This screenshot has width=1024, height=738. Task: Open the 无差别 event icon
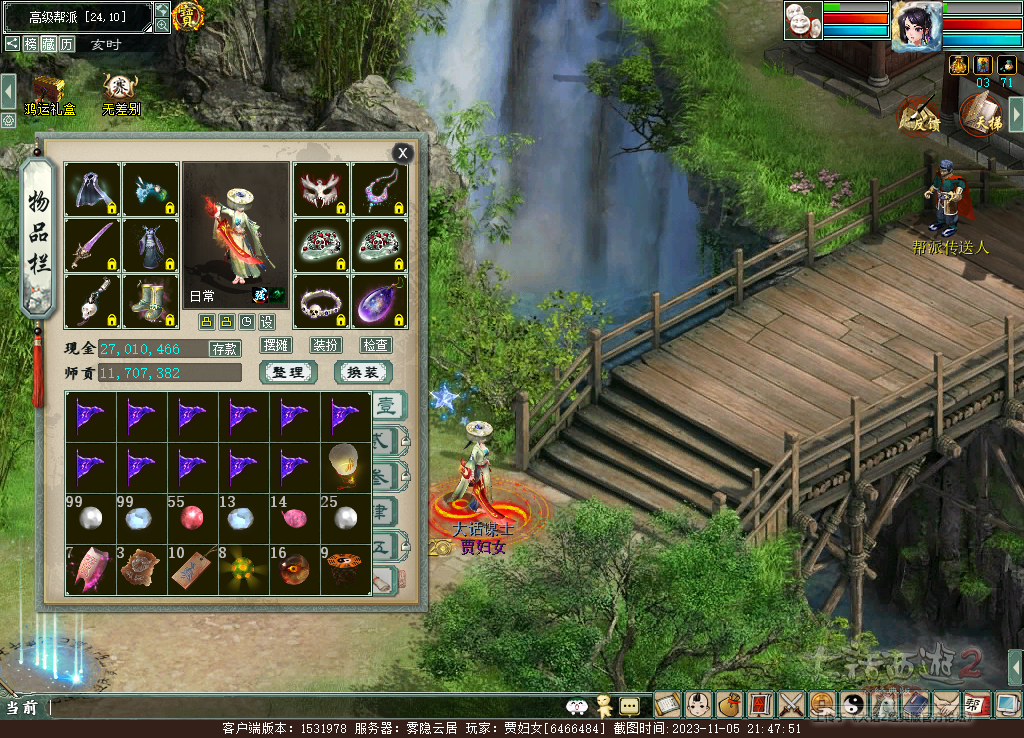(x=120, y=93)
